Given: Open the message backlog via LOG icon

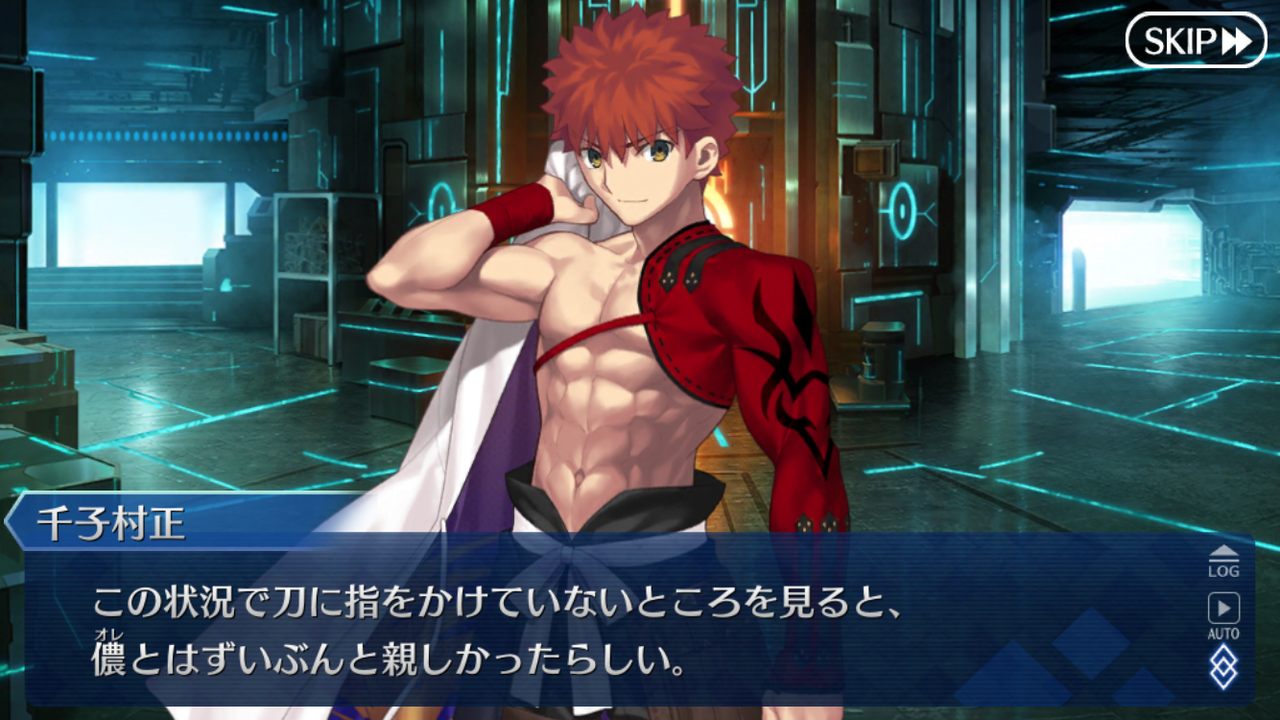Looking at the screenshot, I should (x=1224, y=562).
